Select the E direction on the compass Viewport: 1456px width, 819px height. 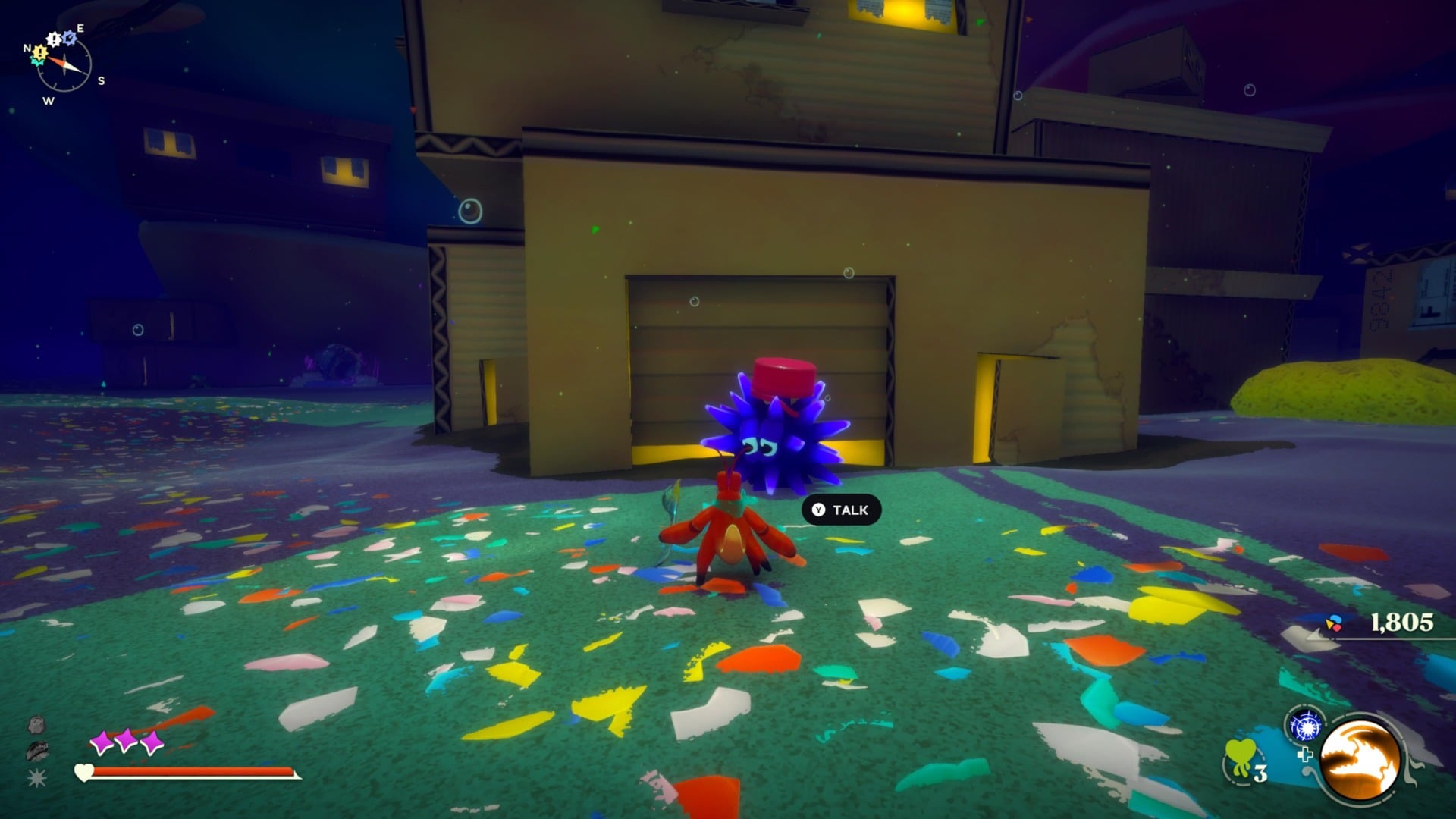click(x=80, y=28)
